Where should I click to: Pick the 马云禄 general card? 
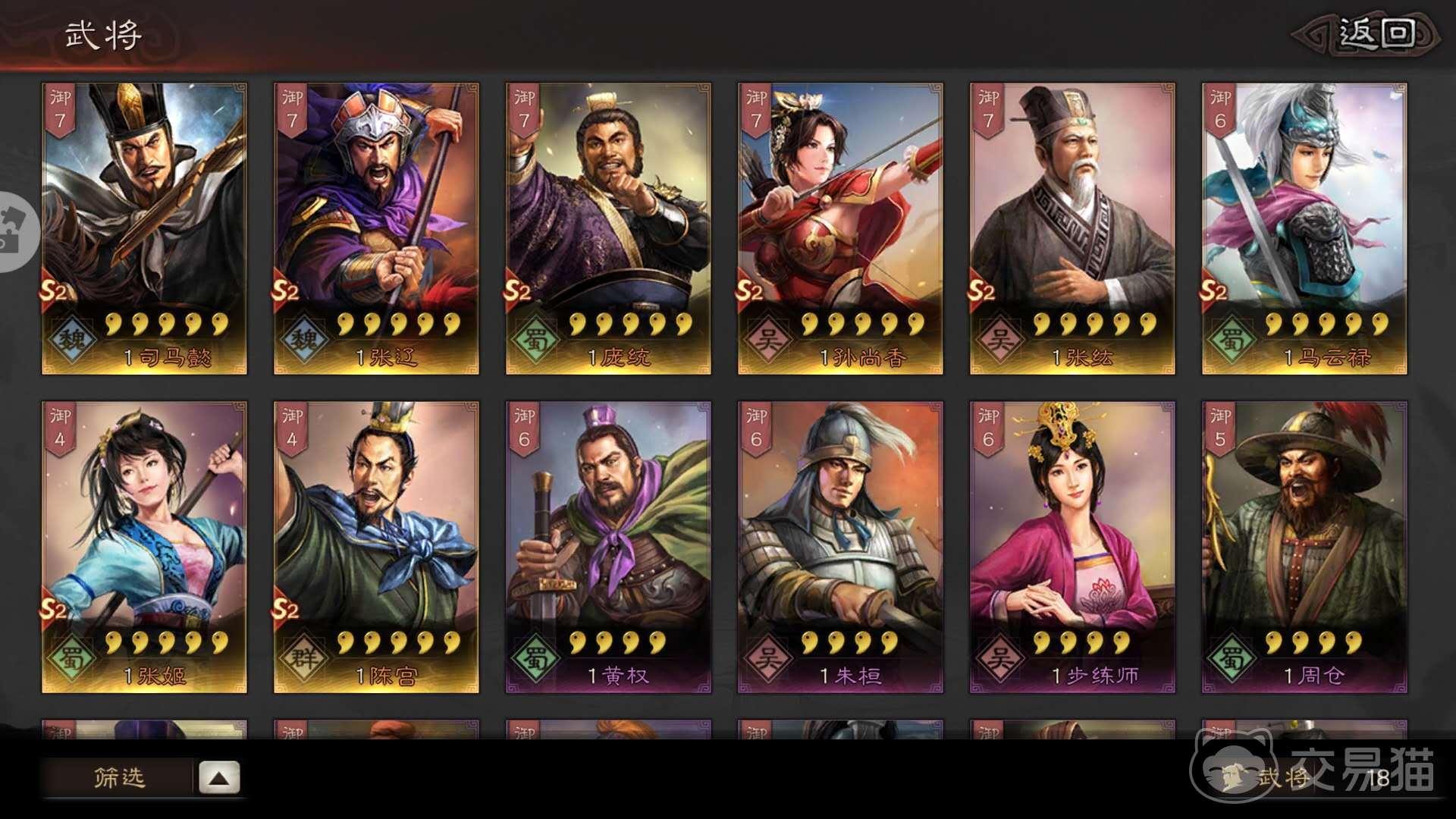pos(1304,227)
